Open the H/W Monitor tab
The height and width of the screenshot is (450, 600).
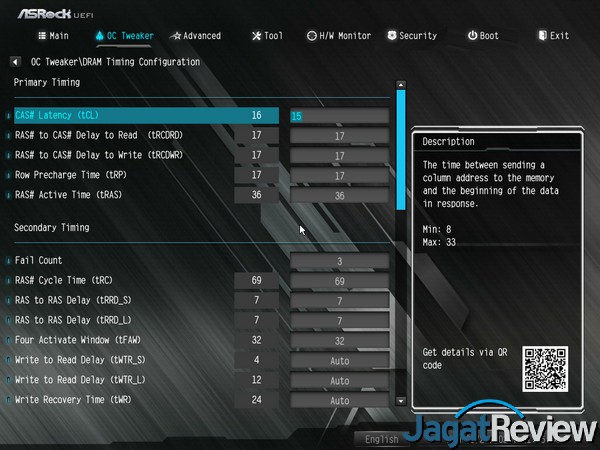pyautogui.click(x=339, y=36)
